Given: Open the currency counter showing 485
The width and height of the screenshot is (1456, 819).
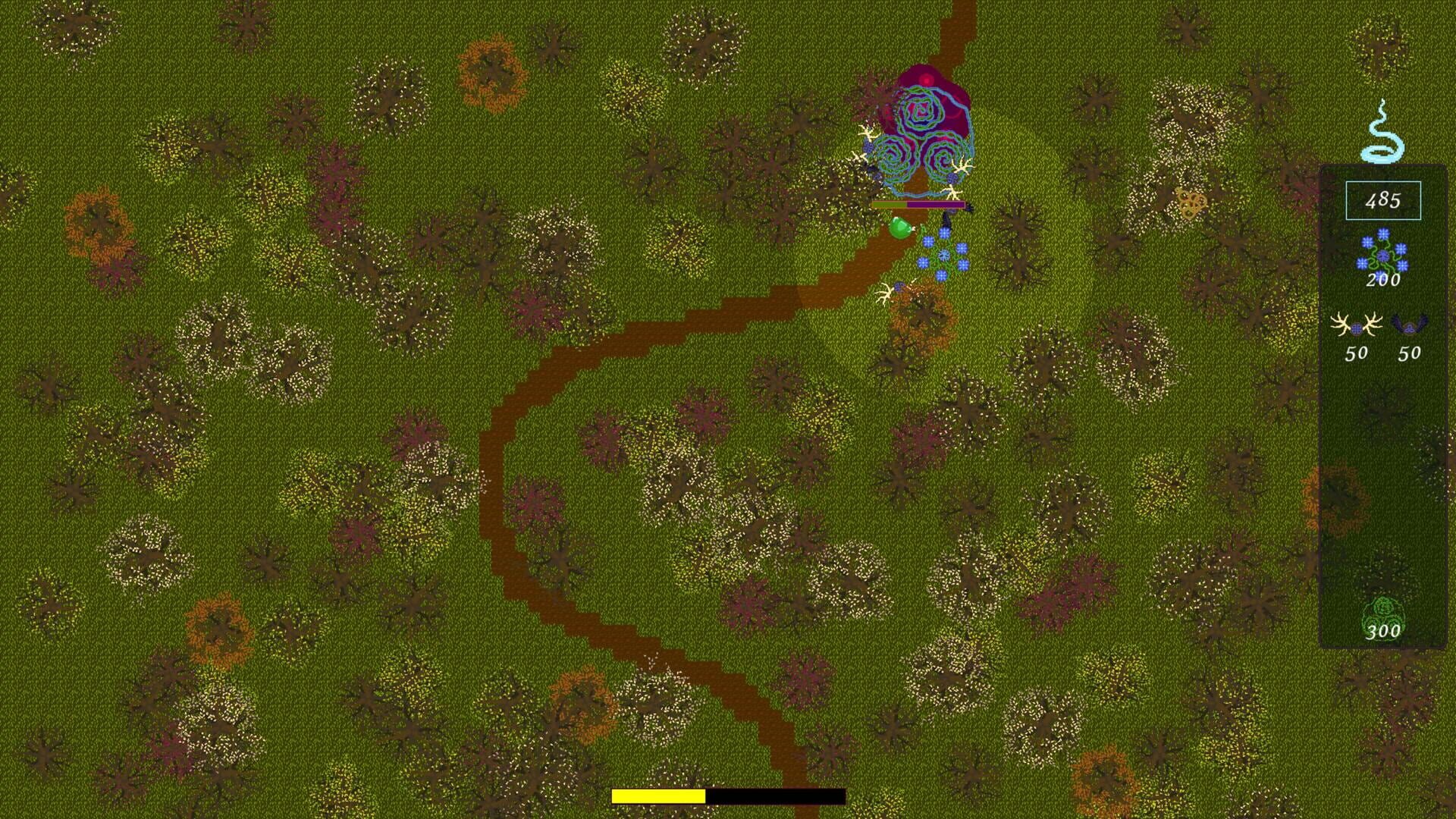Looking at the screenshot, I should [x=1382, y=199].
